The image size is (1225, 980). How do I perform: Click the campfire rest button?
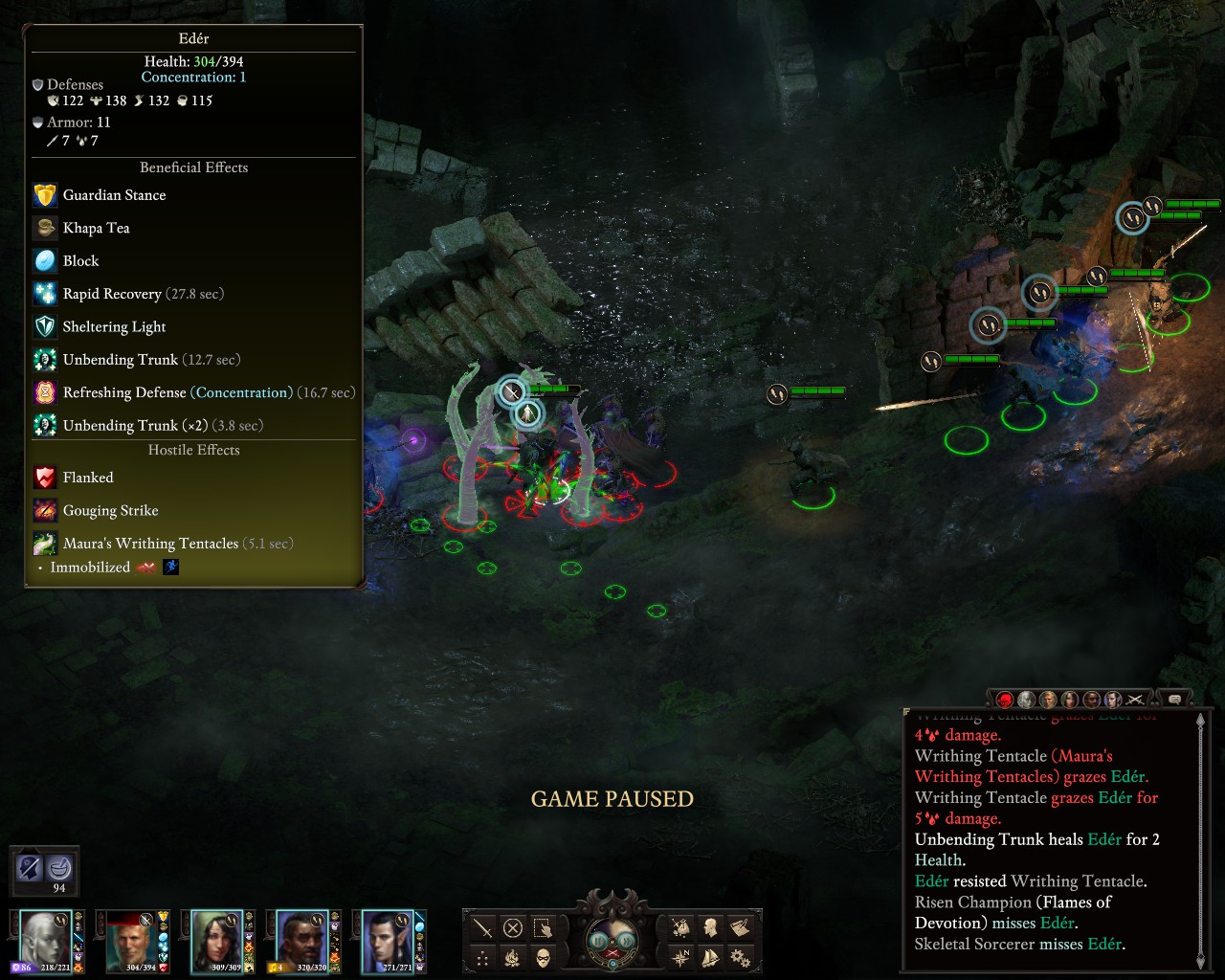[513, 957]
